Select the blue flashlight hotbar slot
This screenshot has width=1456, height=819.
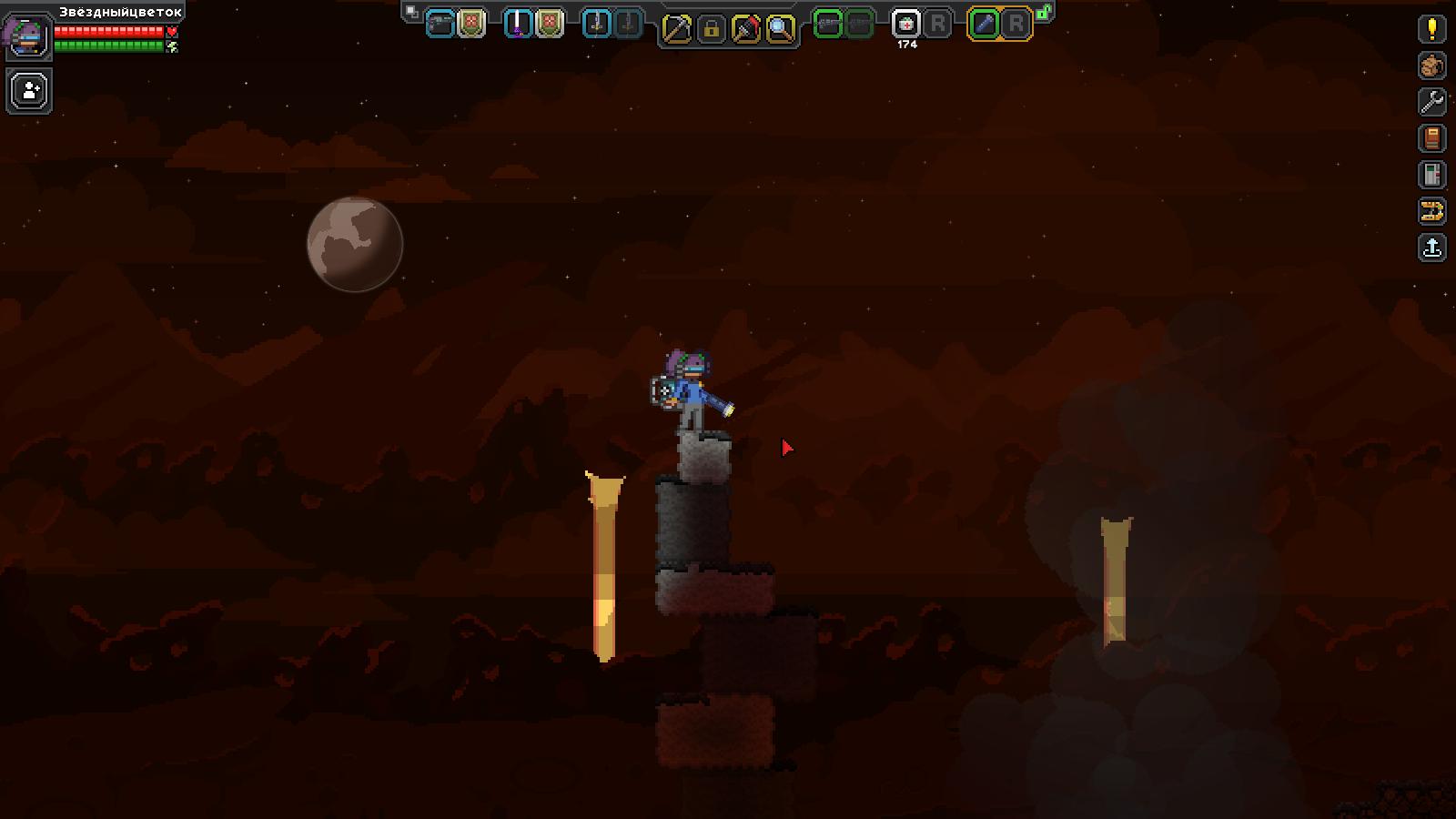click(985, 25)
